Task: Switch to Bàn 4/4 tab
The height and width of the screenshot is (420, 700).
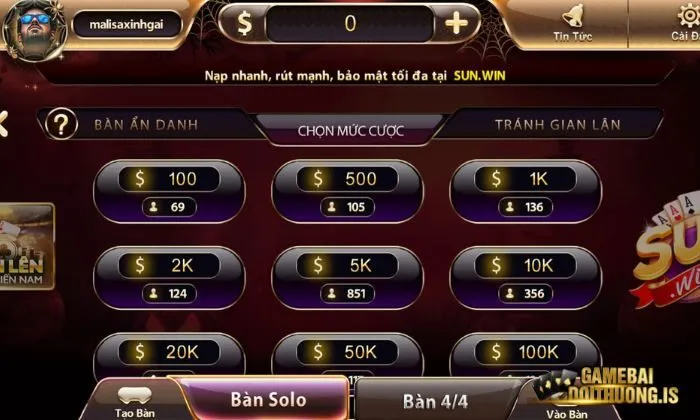Action: pyautogui.click(x=439, y=401)
